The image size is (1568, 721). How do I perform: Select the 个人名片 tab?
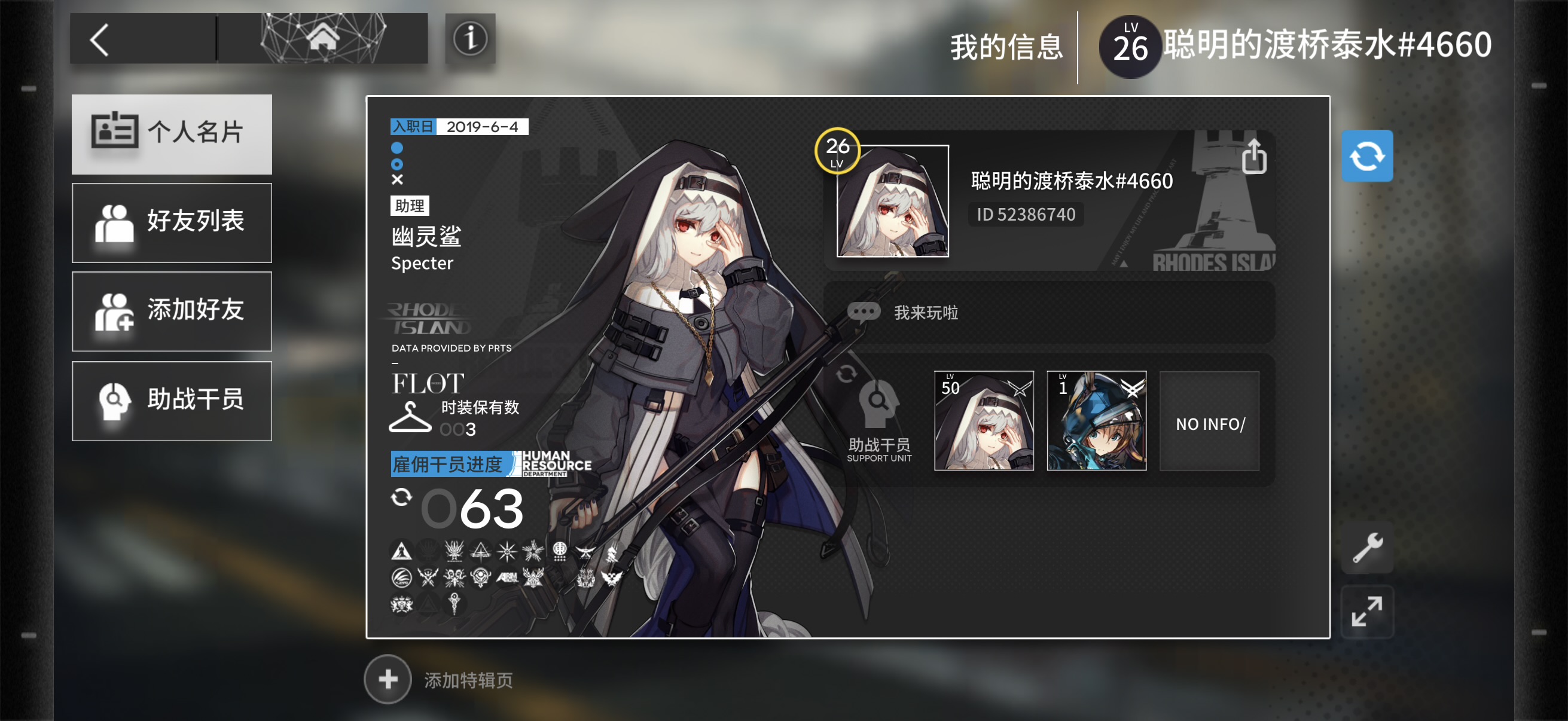172,134
